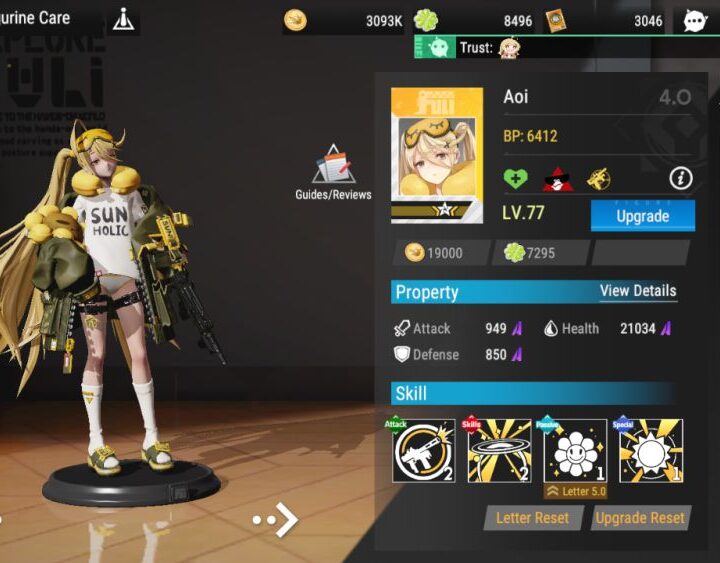Viewport: 720px width, 563px height.
Task: Select the Passive smiling flower skill
Action: 575,451
